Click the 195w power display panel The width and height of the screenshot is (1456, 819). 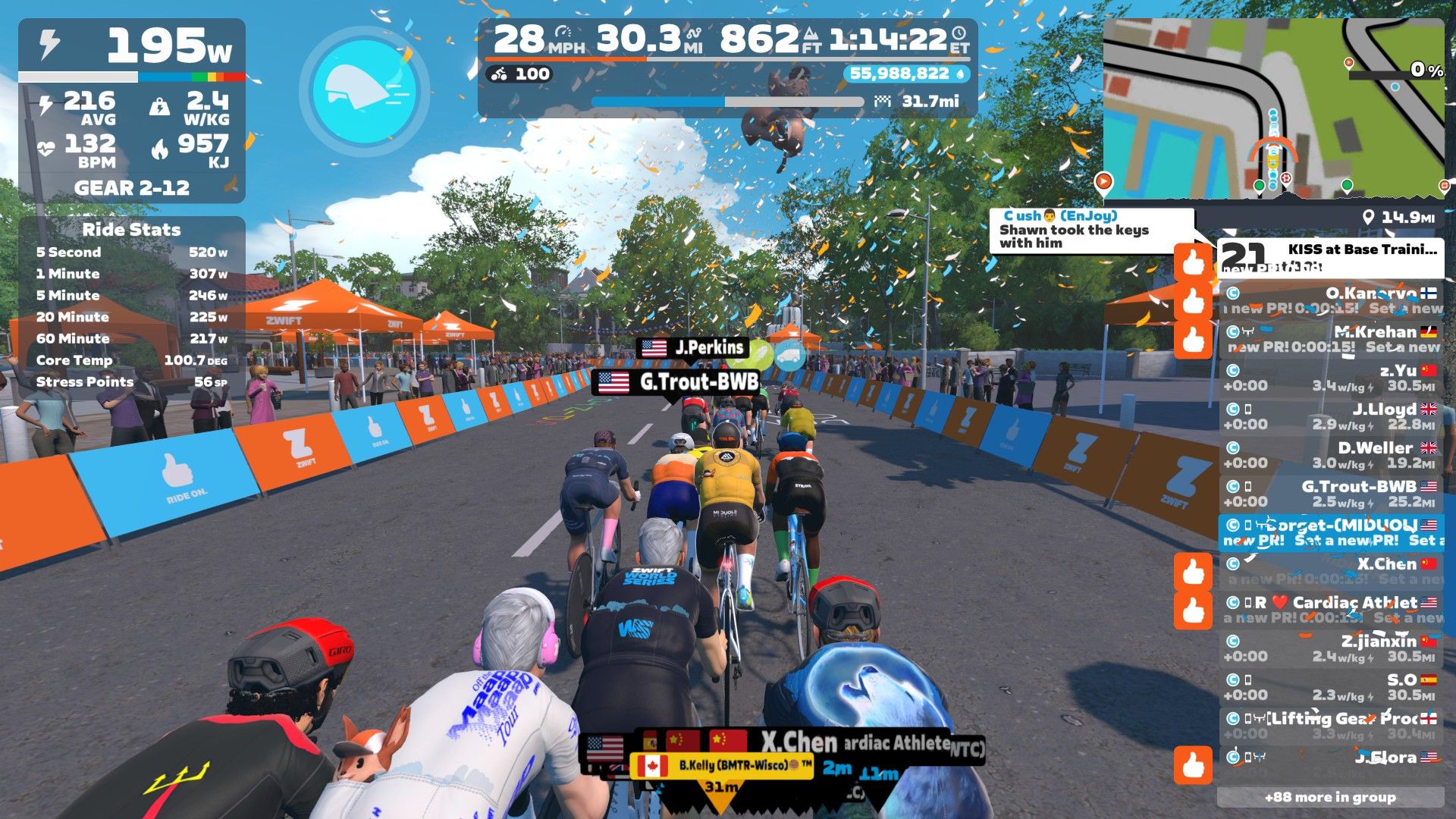131,47
